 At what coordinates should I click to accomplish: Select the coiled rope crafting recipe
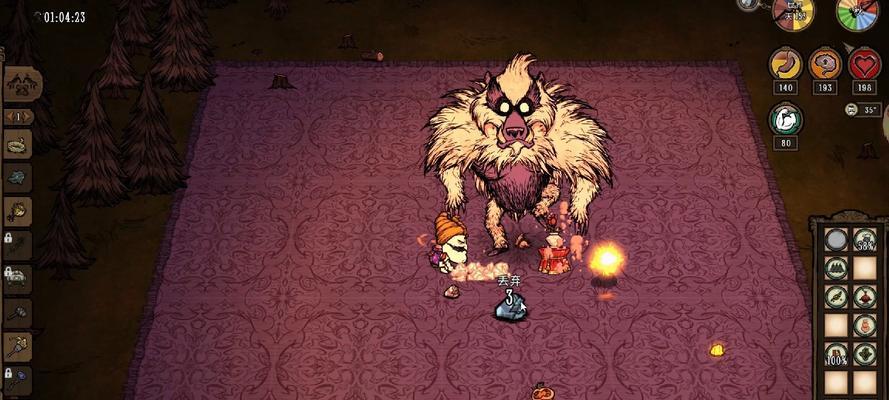coord(18,143)
